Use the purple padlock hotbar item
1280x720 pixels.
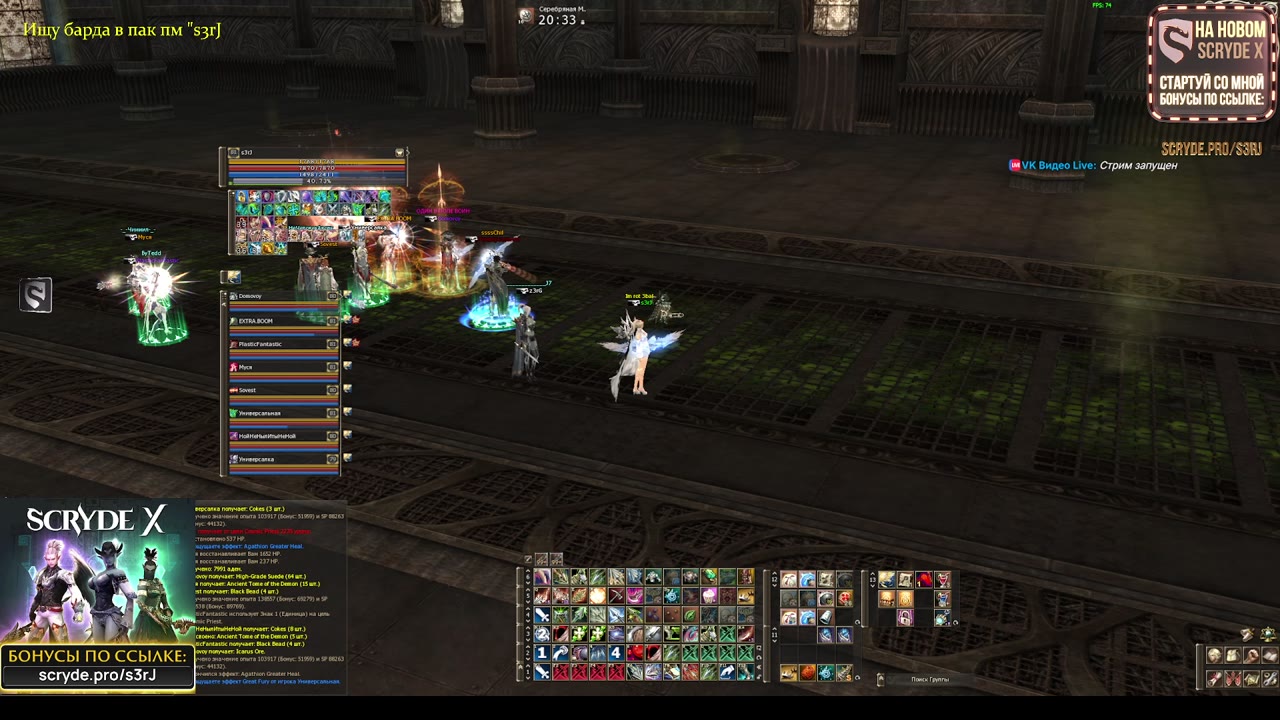click(x=905, y=618)
